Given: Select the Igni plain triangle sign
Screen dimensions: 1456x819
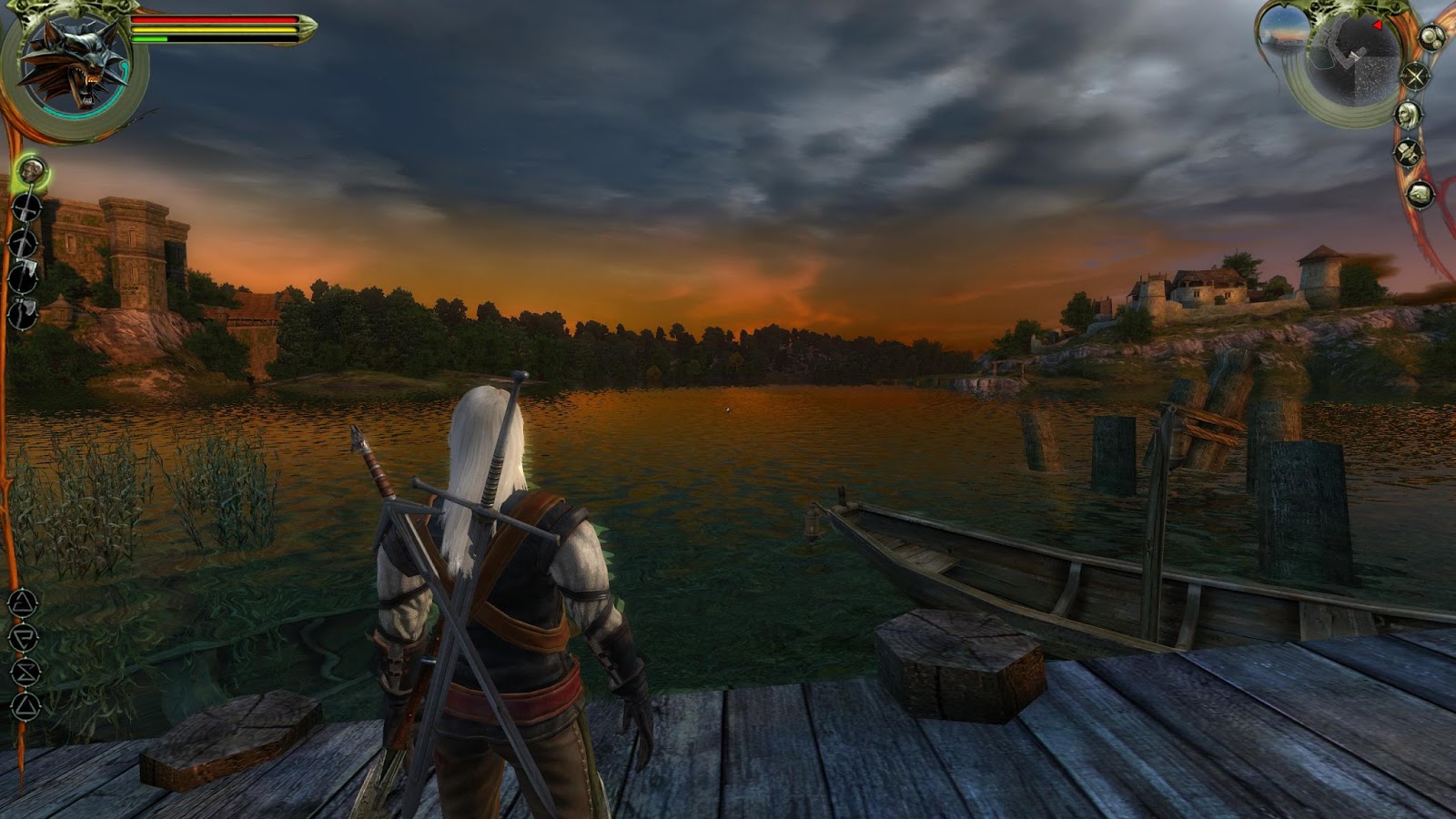Looking at the screenshot, I should (x=24, y=706).
